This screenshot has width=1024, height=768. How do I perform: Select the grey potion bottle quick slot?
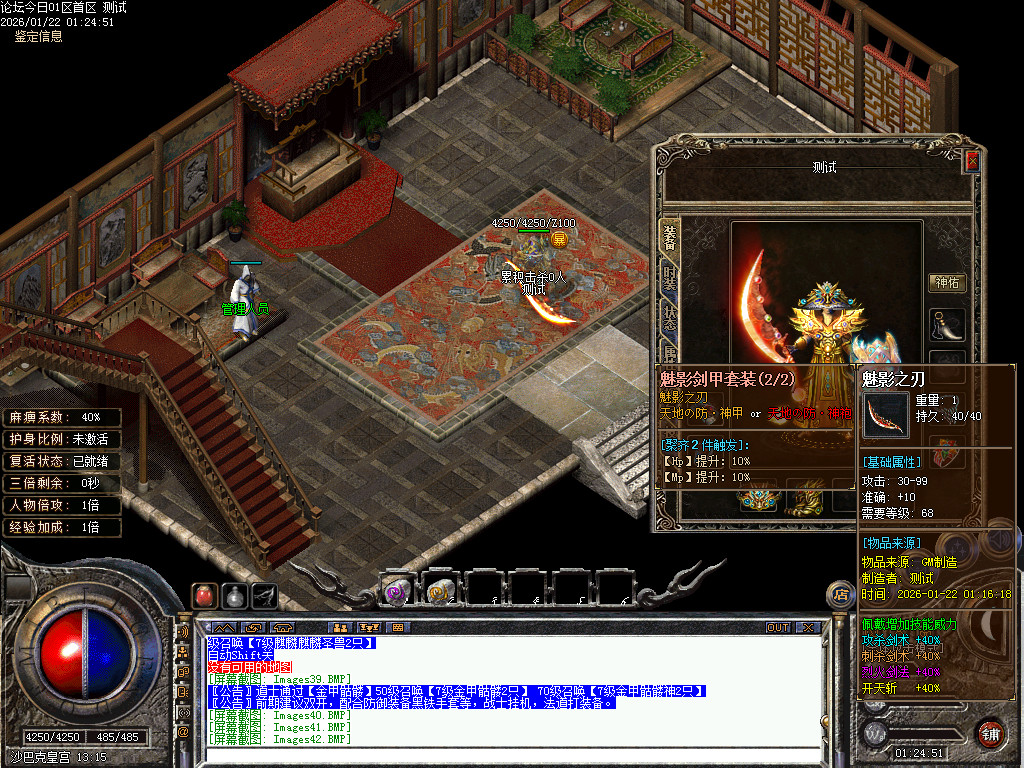[x=235, y=594]
